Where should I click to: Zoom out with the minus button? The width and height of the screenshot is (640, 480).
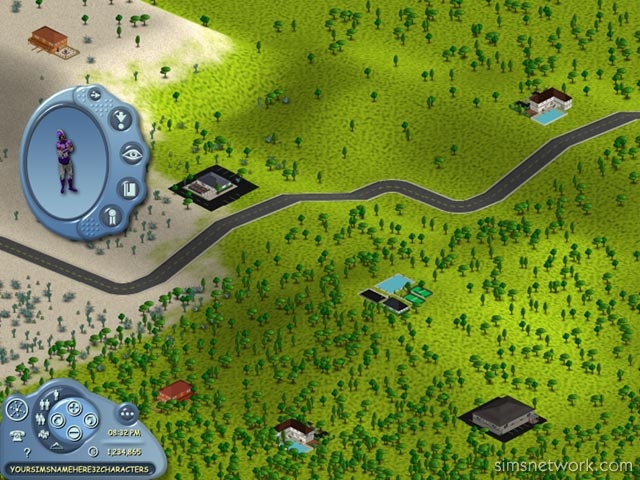click(72, 434)
